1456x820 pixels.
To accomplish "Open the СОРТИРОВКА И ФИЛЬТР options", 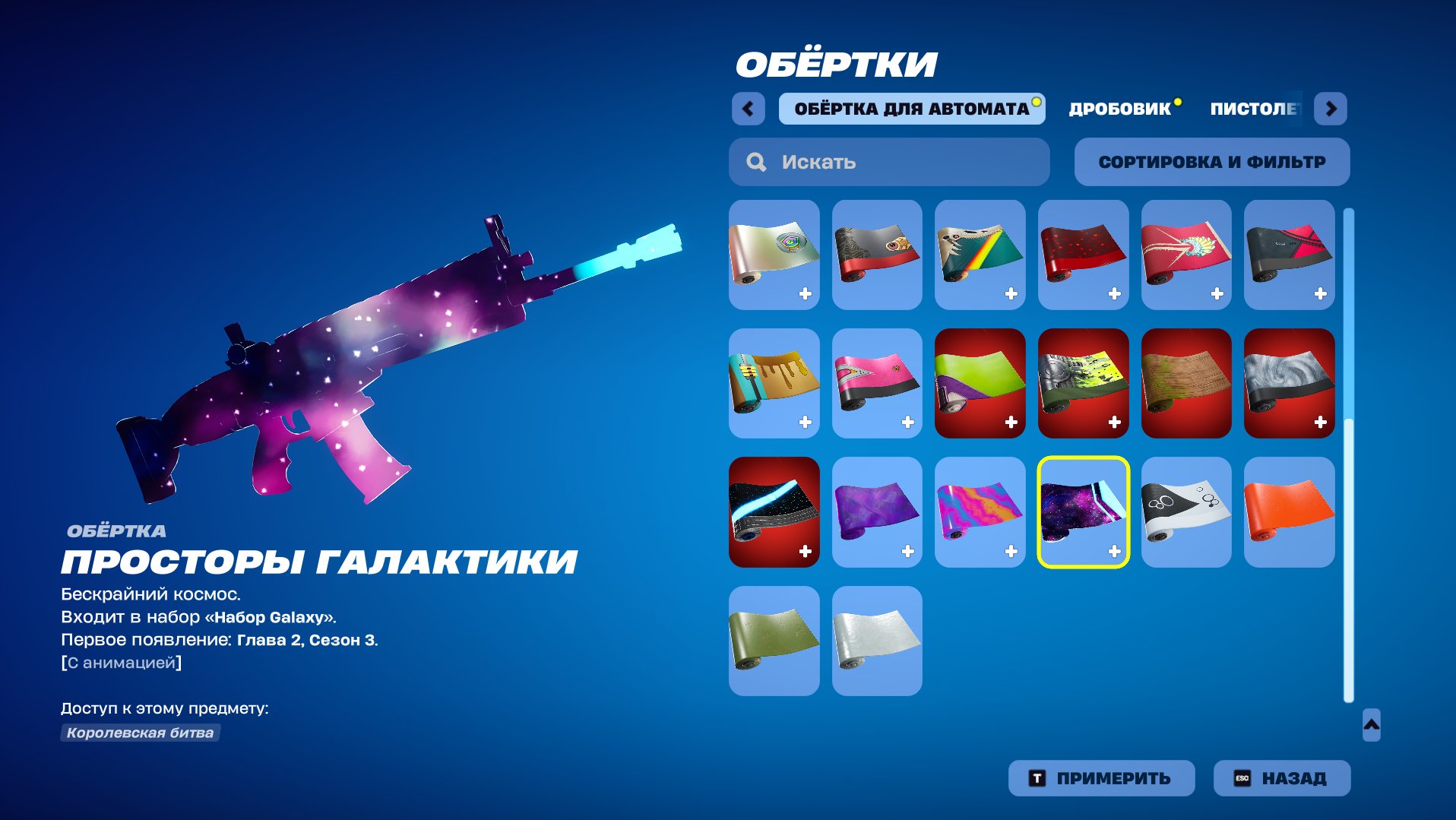I will point(1211,161).
